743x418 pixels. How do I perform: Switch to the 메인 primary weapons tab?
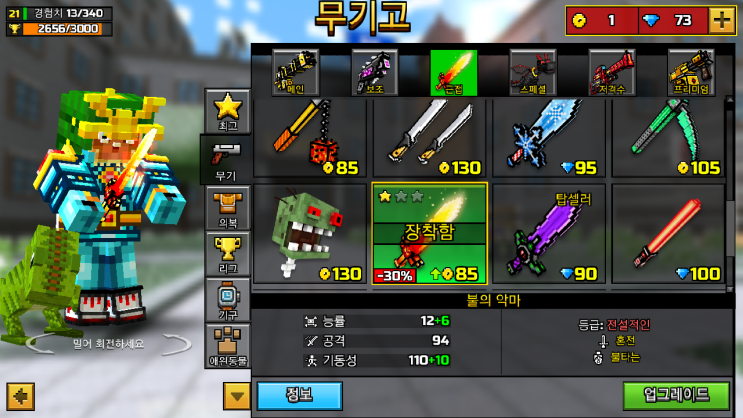point(295,73)
